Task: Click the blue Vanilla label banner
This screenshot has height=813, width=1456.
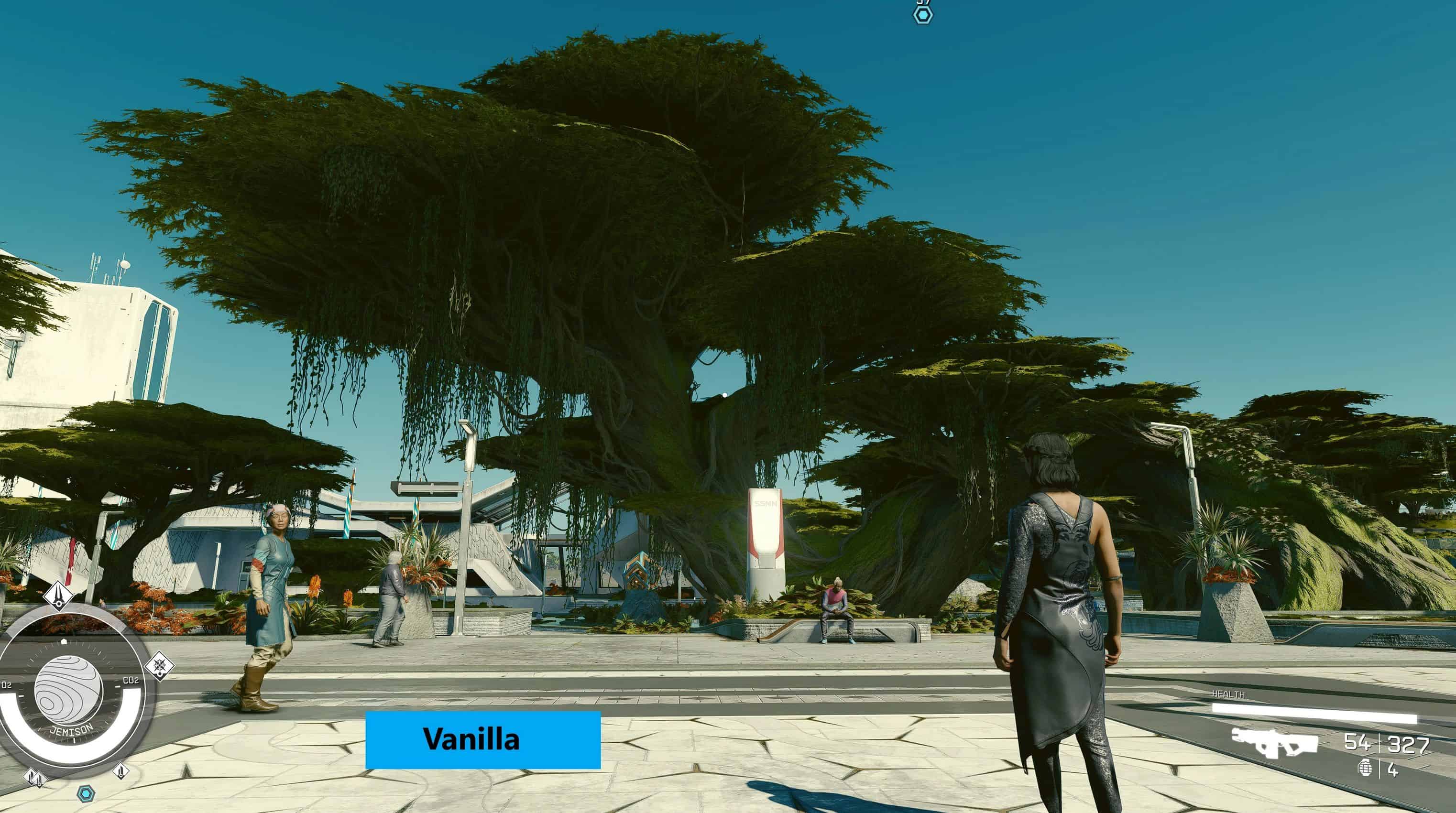Action: click(x=482, y=739)
